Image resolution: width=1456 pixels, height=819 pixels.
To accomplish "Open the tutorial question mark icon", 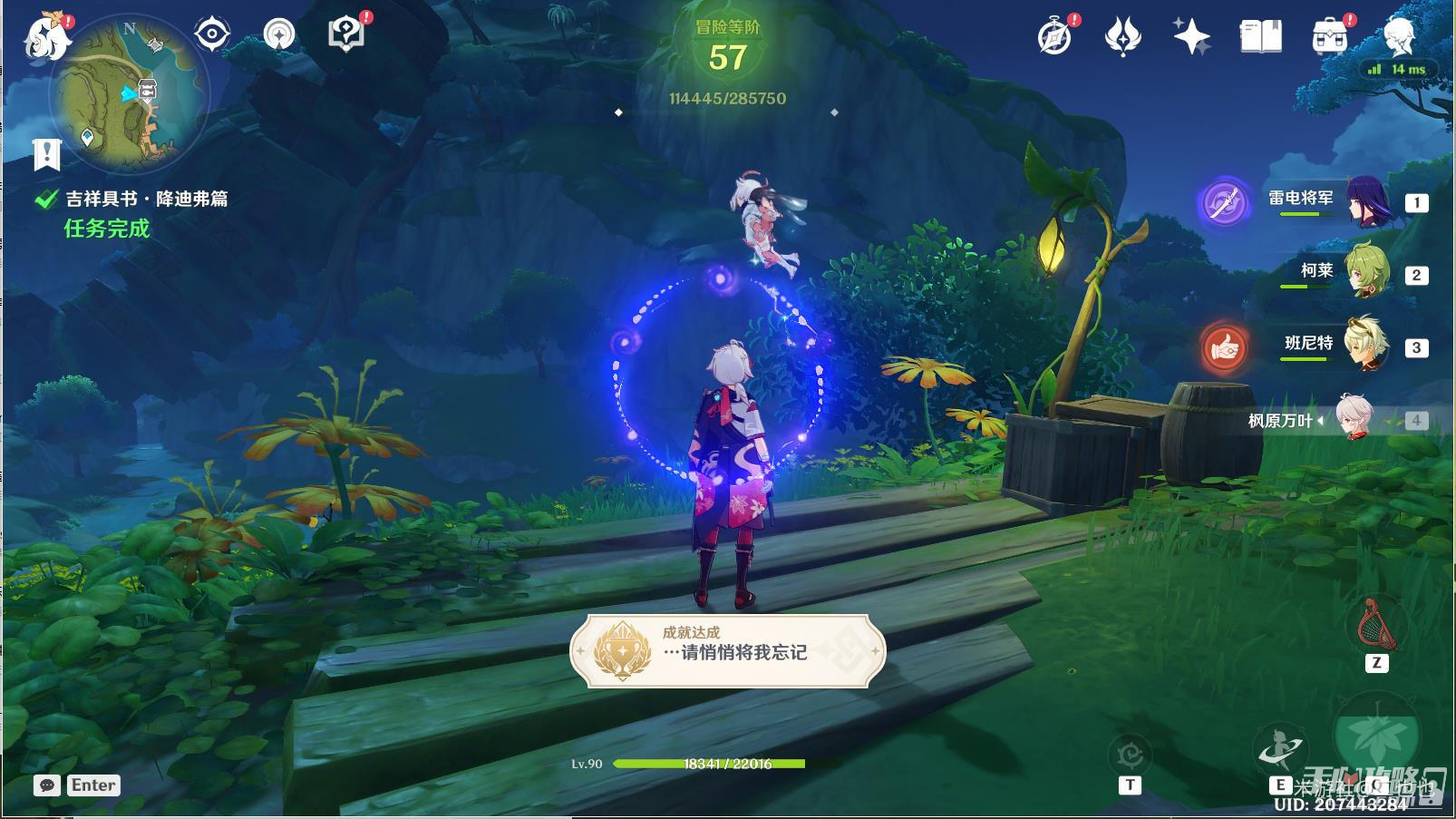I will click(345, 34).
